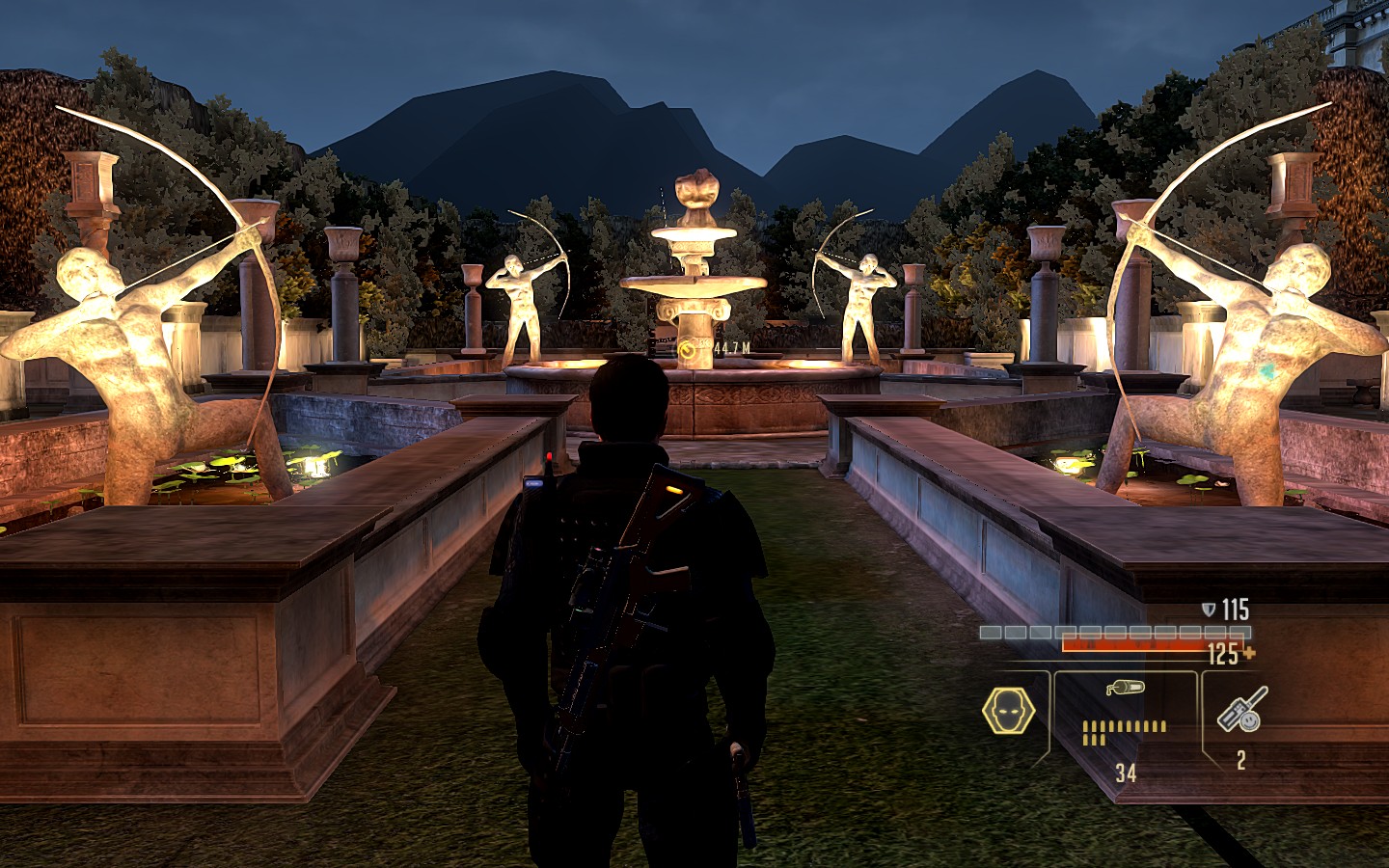Select the tranquilizer ammo weapon icon
Viewport: 1389px width, 868px height.
(1125, 689)
